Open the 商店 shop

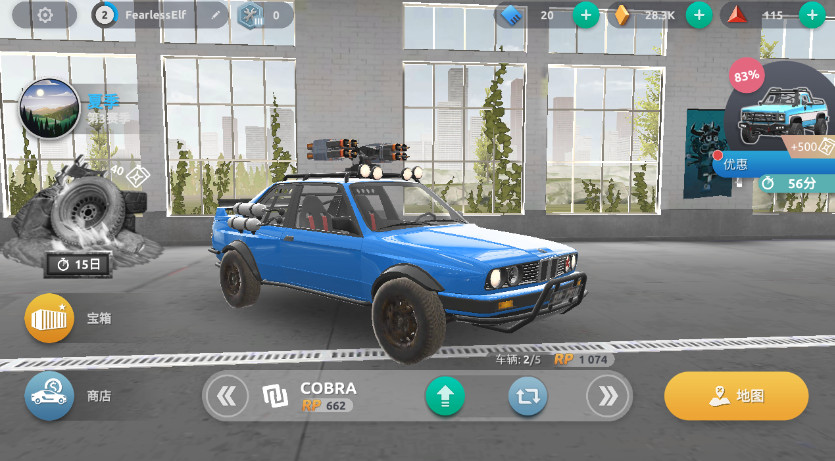click(50, 396)
